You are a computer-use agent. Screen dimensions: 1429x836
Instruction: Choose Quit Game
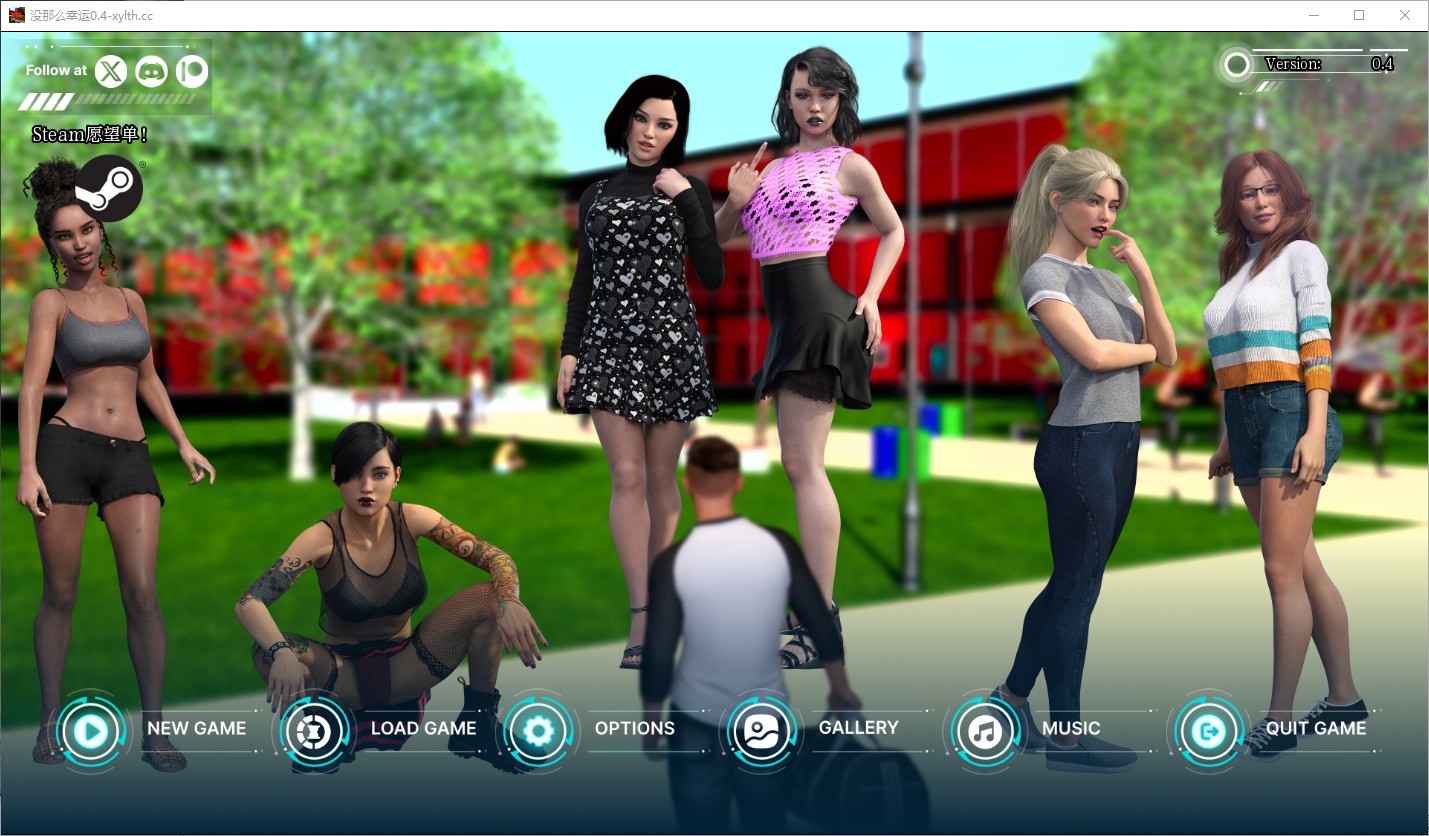point(1210,731)
